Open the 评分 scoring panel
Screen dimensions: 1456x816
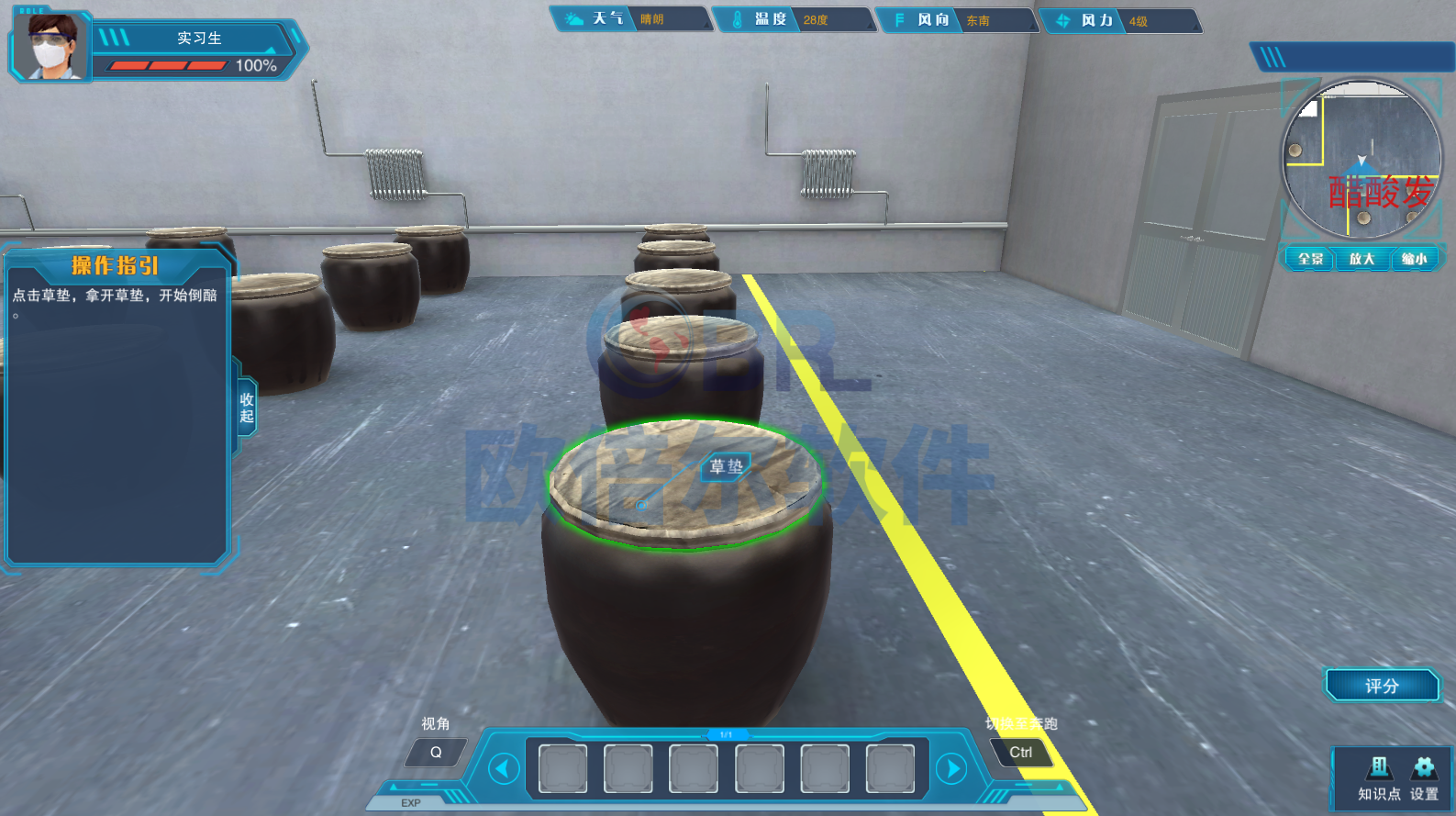1382,686
